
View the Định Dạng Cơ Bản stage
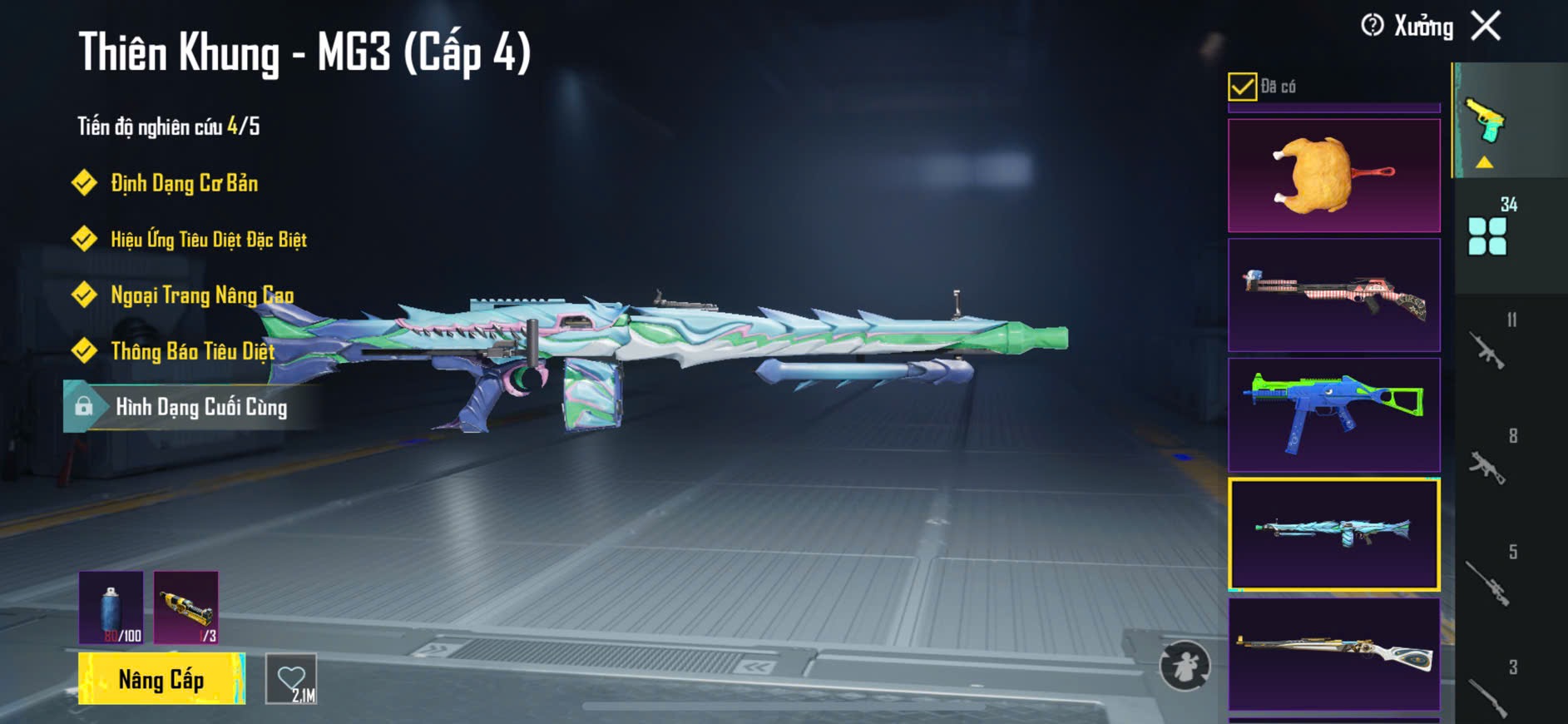184,183
